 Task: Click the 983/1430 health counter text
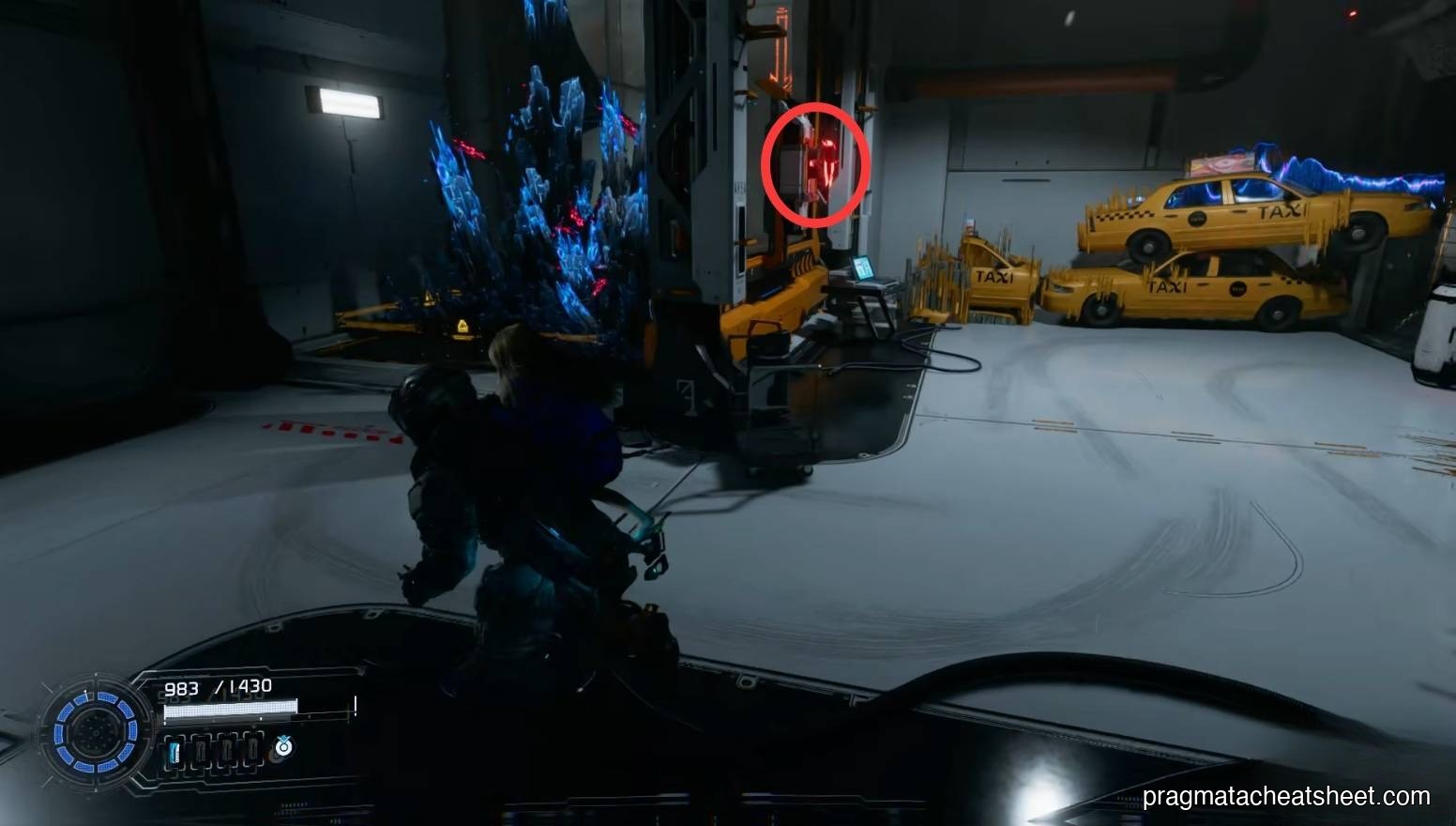217,686
